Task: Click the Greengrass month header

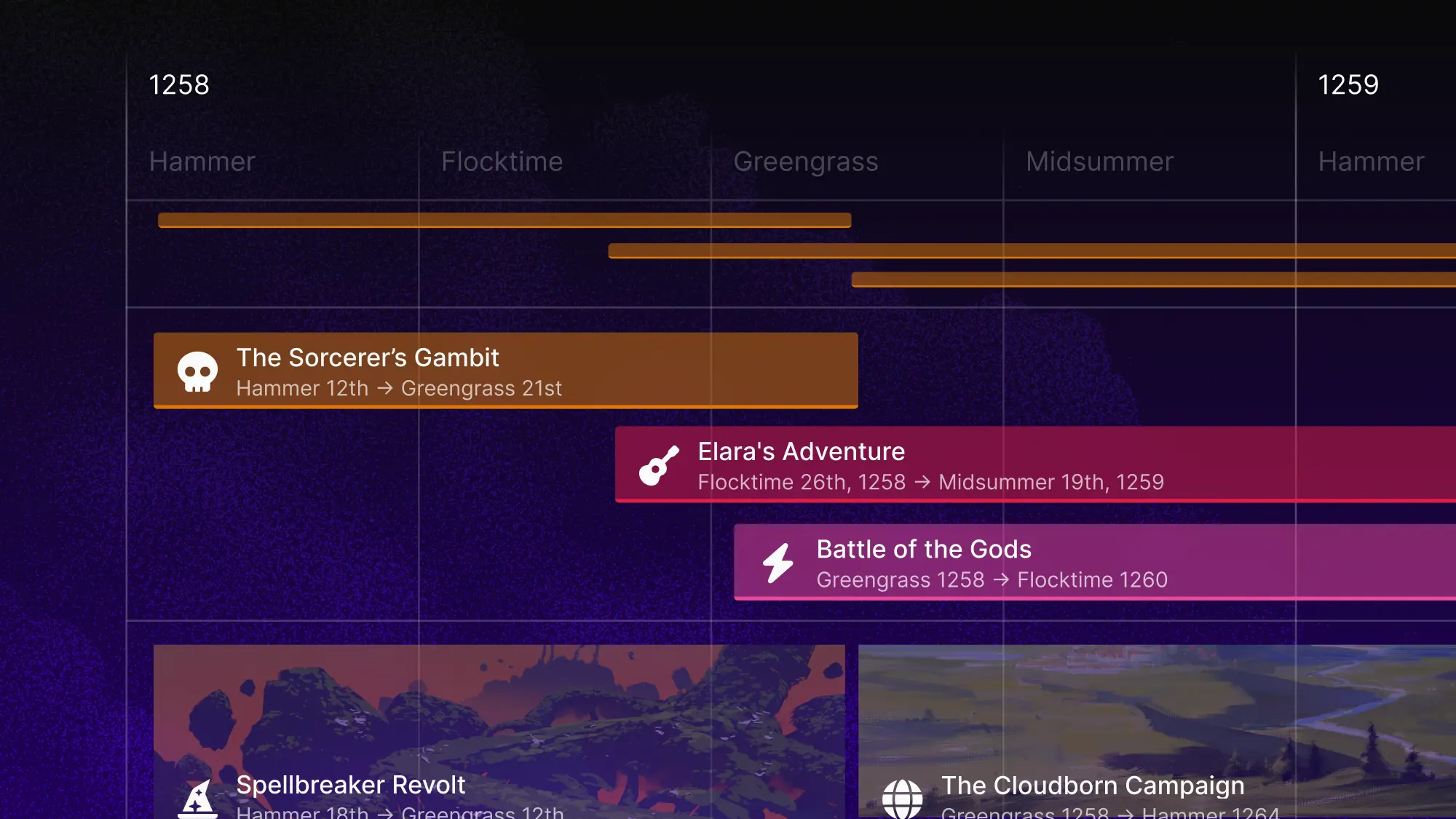Action: (807, 162)
